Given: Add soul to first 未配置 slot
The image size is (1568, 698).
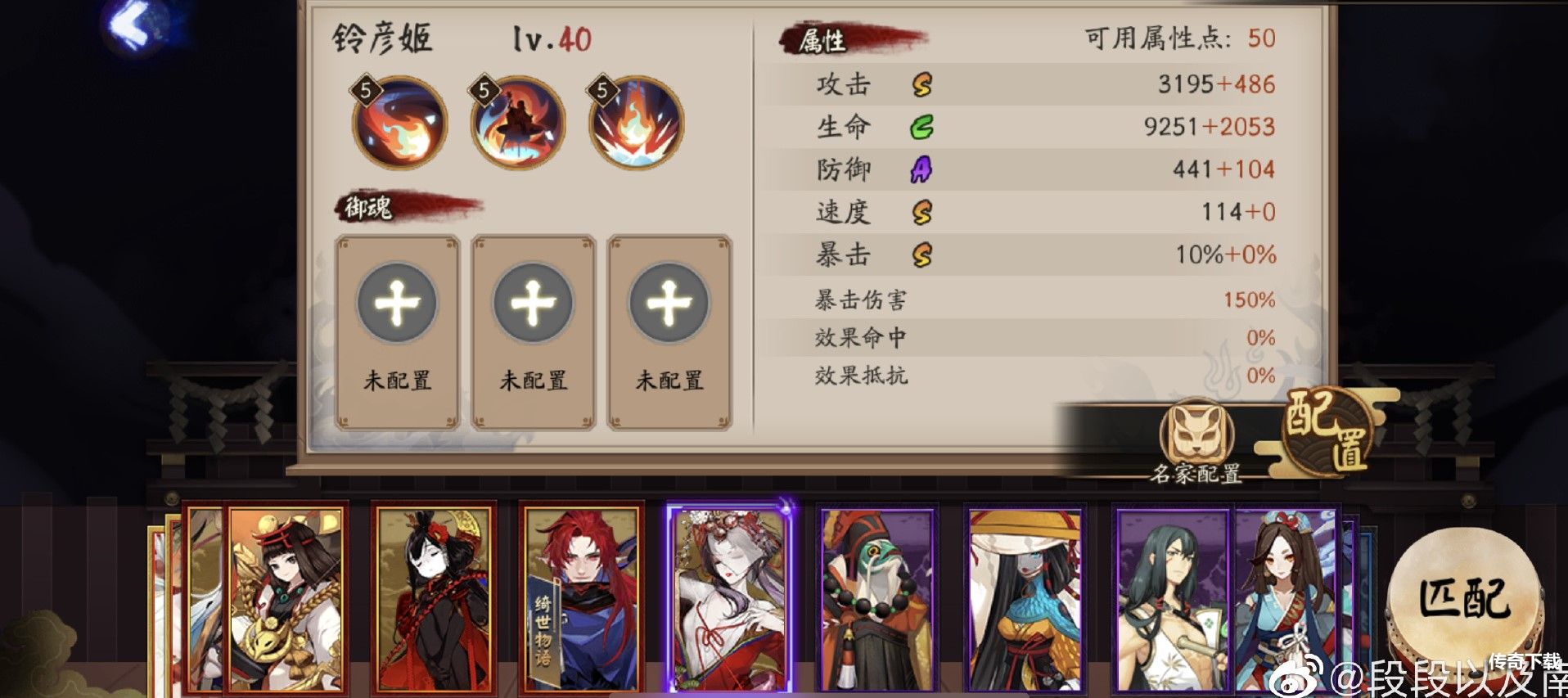Looking at the screenshot, I should pyautogui.click(x=398, y=303).
